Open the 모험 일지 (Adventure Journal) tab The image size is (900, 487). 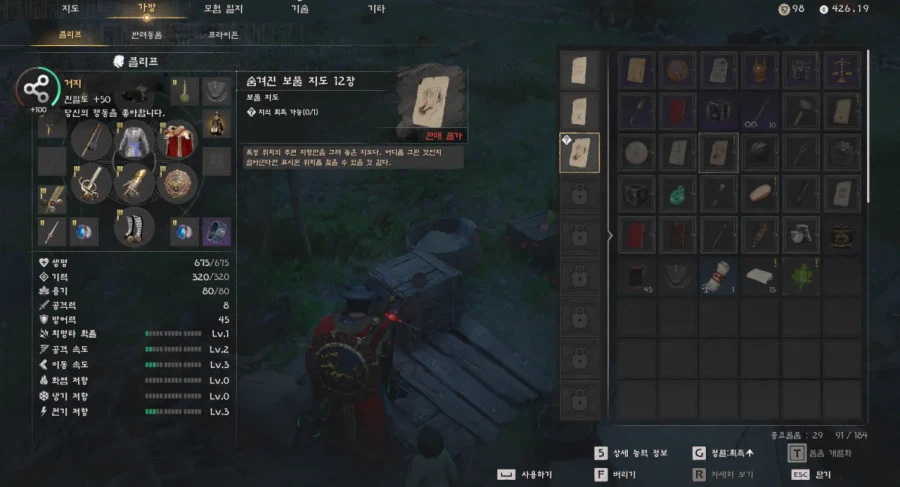[x=220, y=9]
